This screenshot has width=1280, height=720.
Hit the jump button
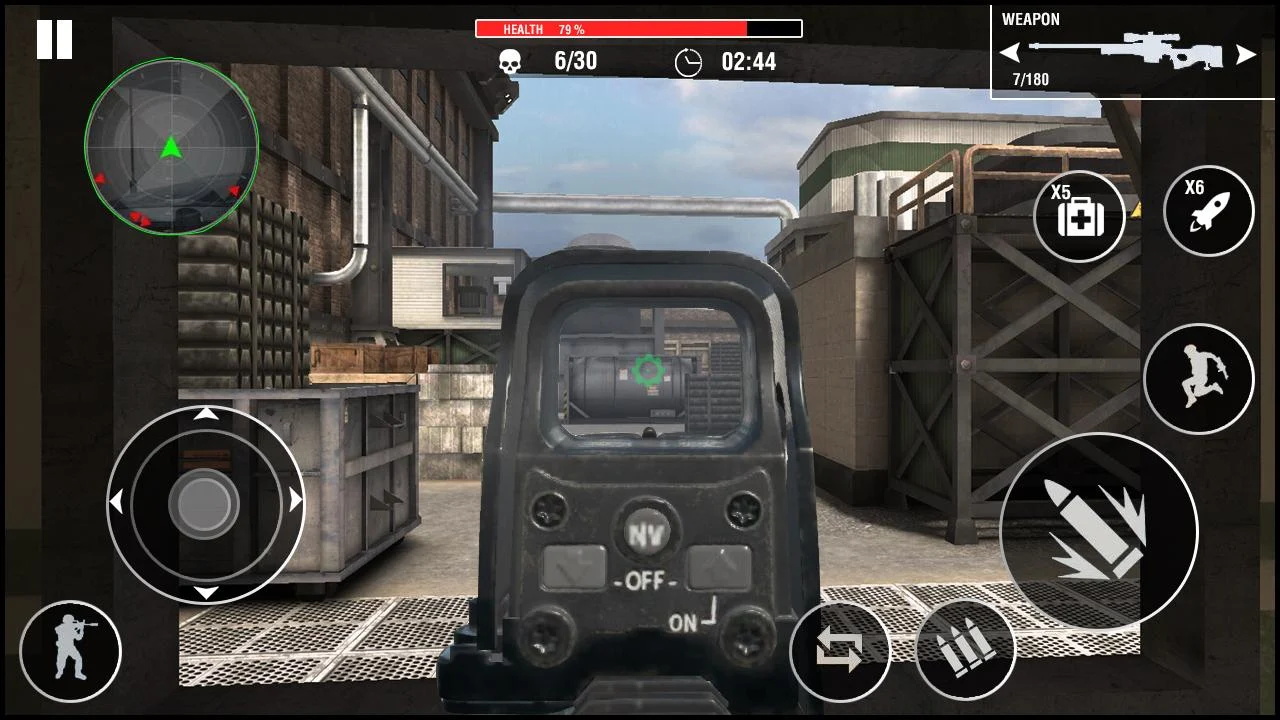pos(1198,379)
